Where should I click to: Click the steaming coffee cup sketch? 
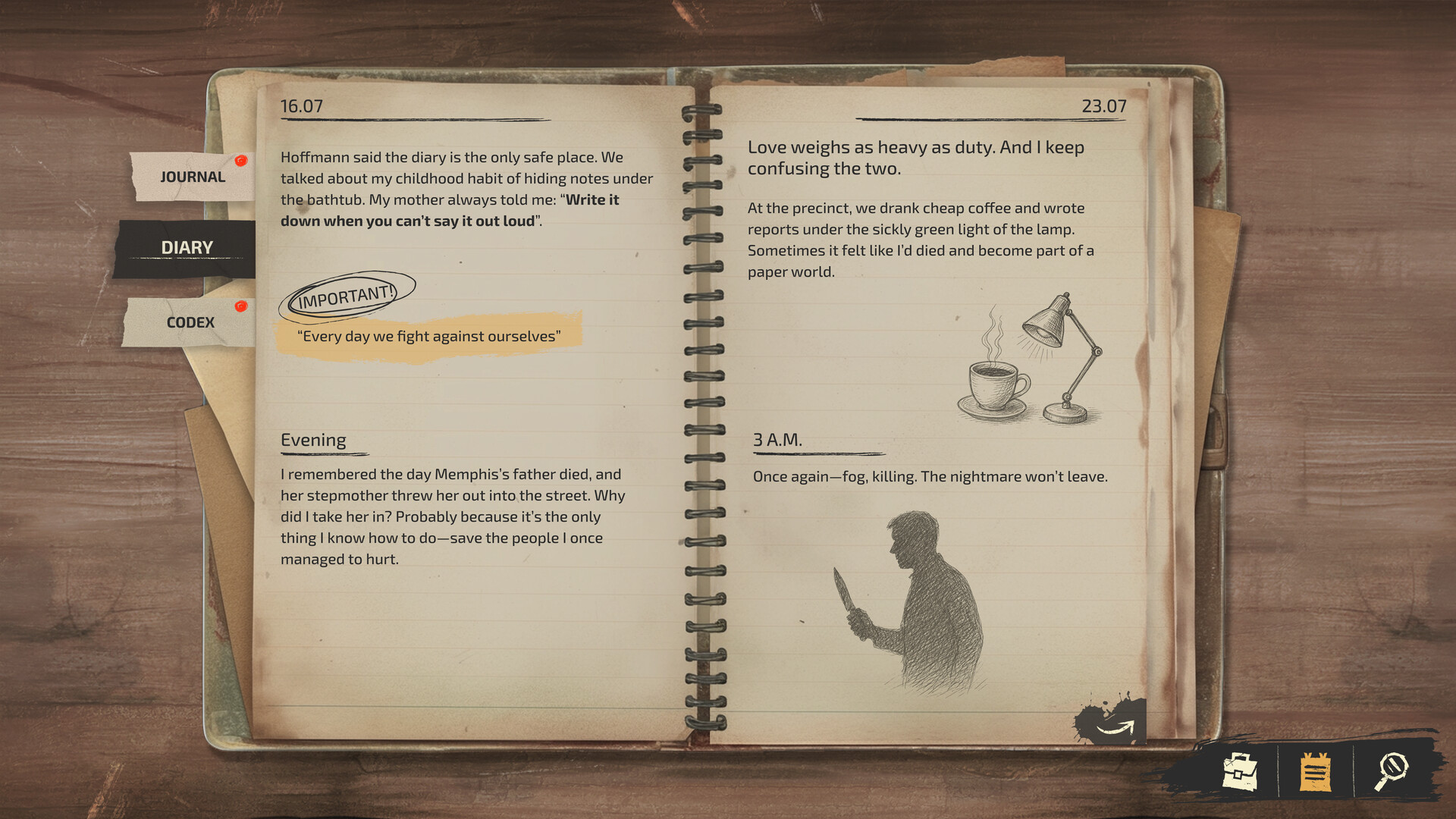tap(994, 383)
